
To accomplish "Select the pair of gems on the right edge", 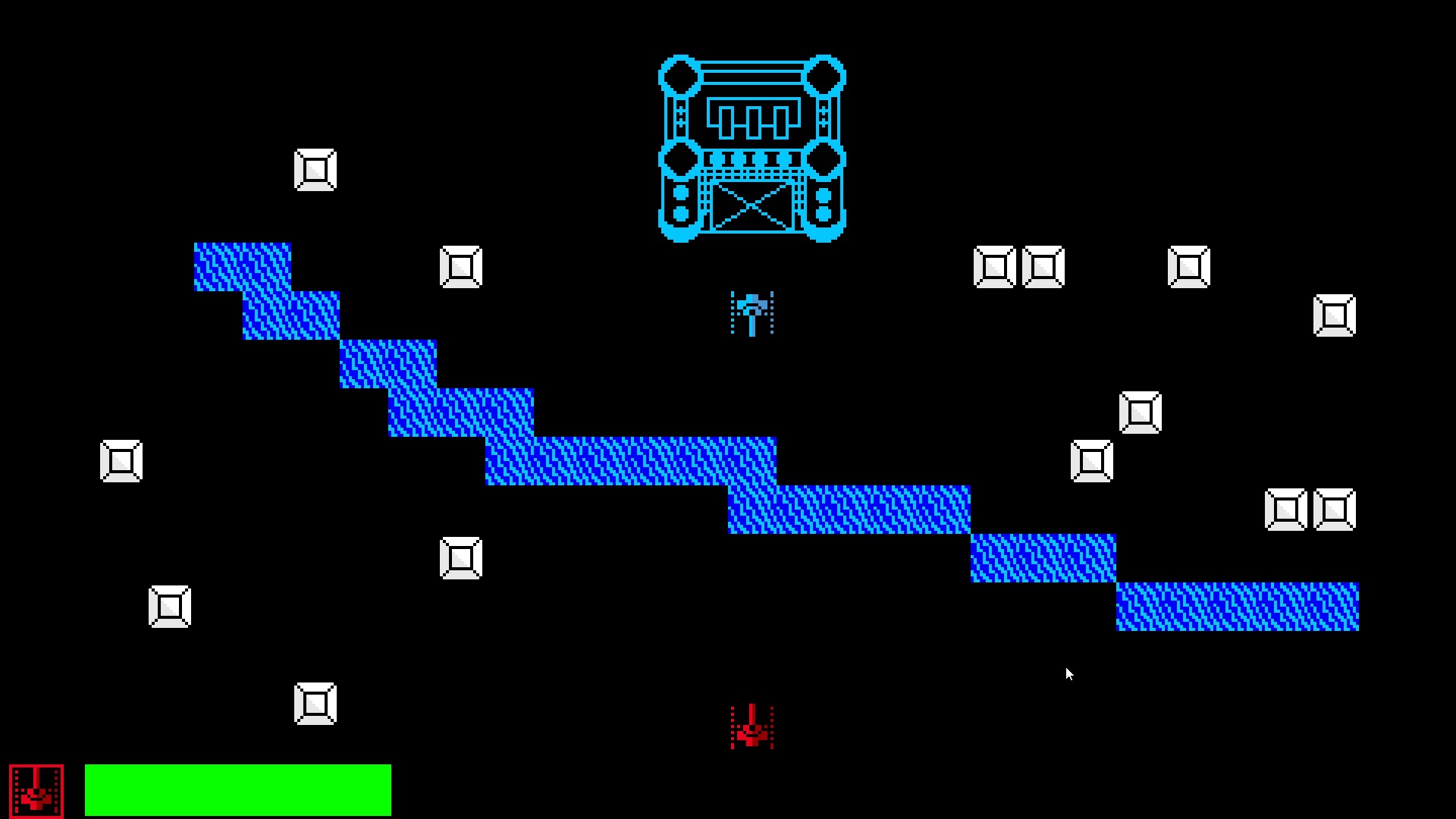I will click(1312, 510).
